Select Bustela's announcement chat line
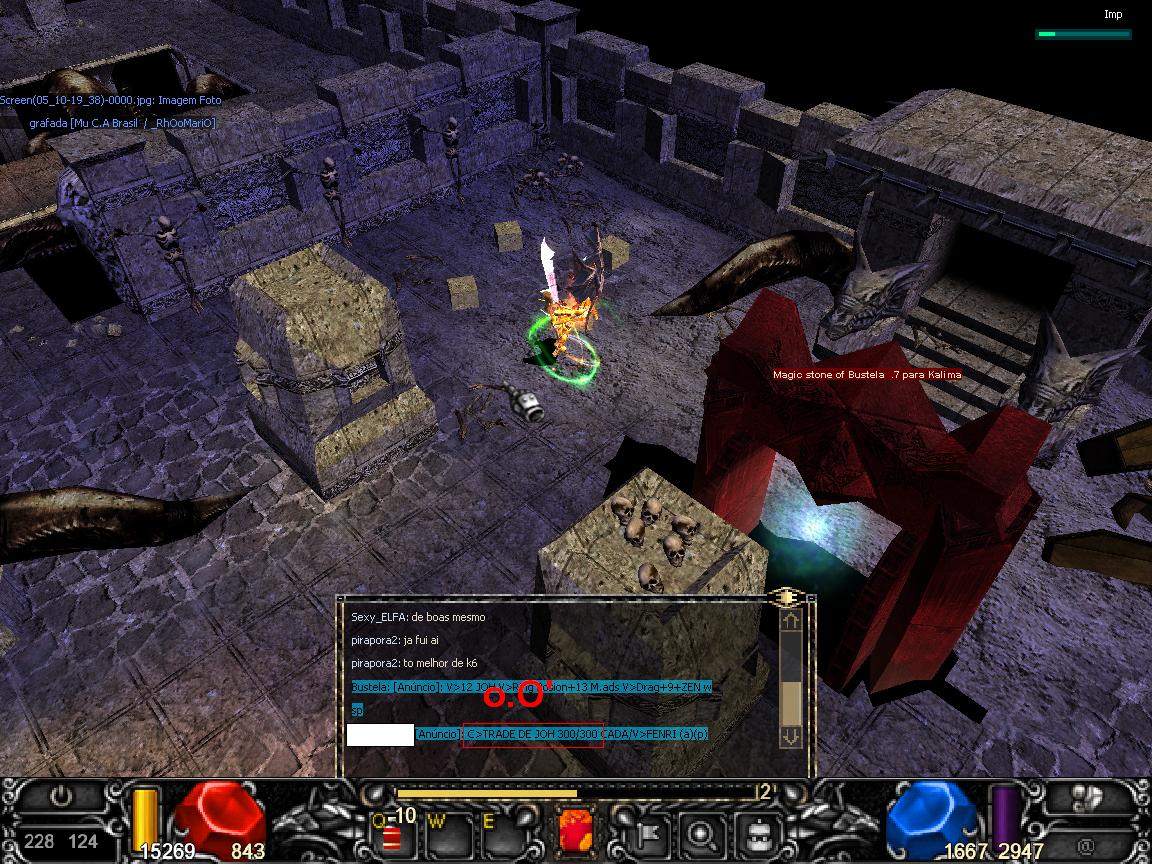Screen dimensions: 1152x864 coord(531,687)
